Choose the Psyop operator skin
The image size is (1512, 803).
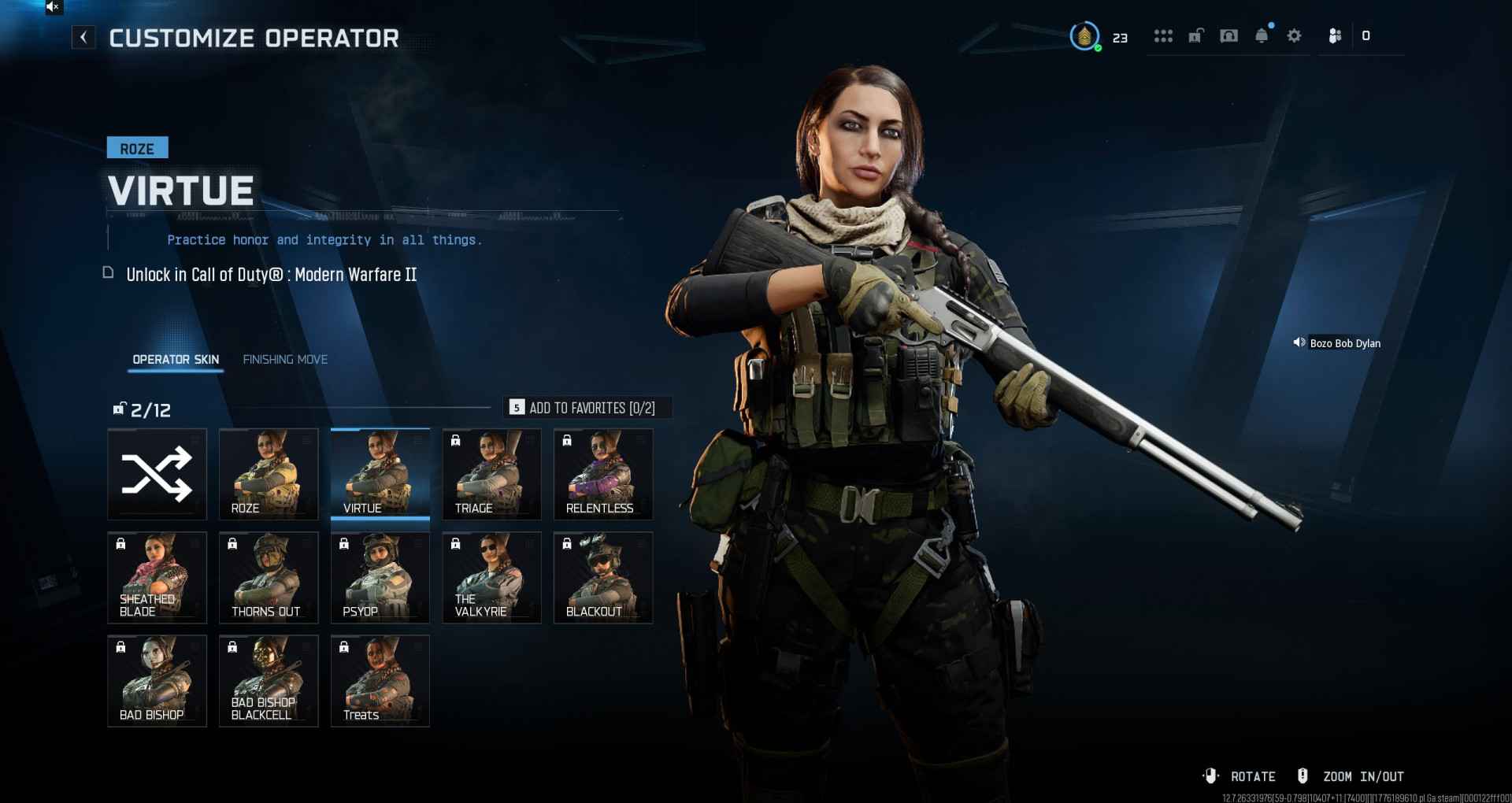[380, 577]
